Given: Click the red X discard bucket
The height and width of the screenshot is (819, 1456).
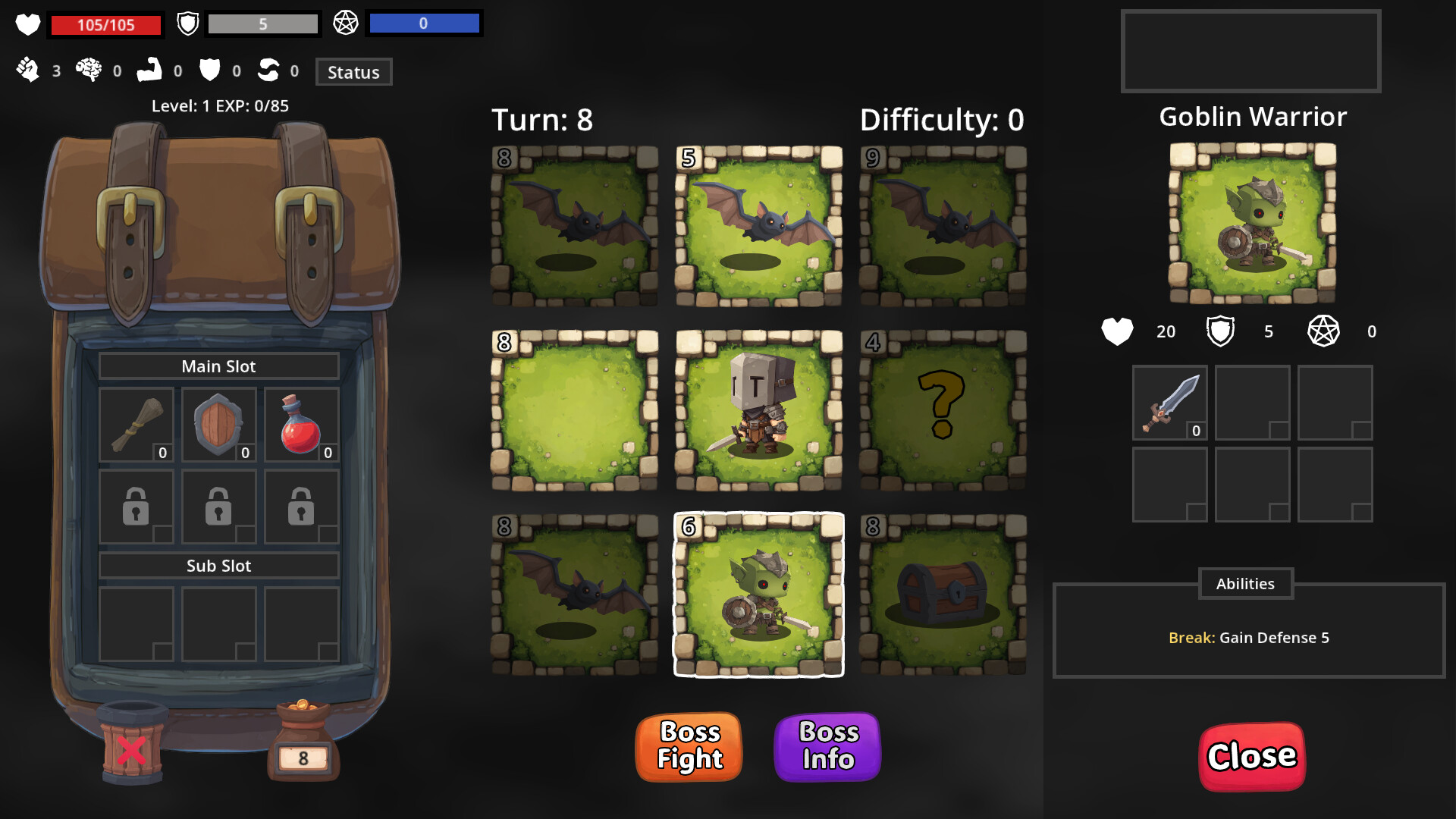Looking at the screenshot, I should pyautogui.click(x=132, y=747).
